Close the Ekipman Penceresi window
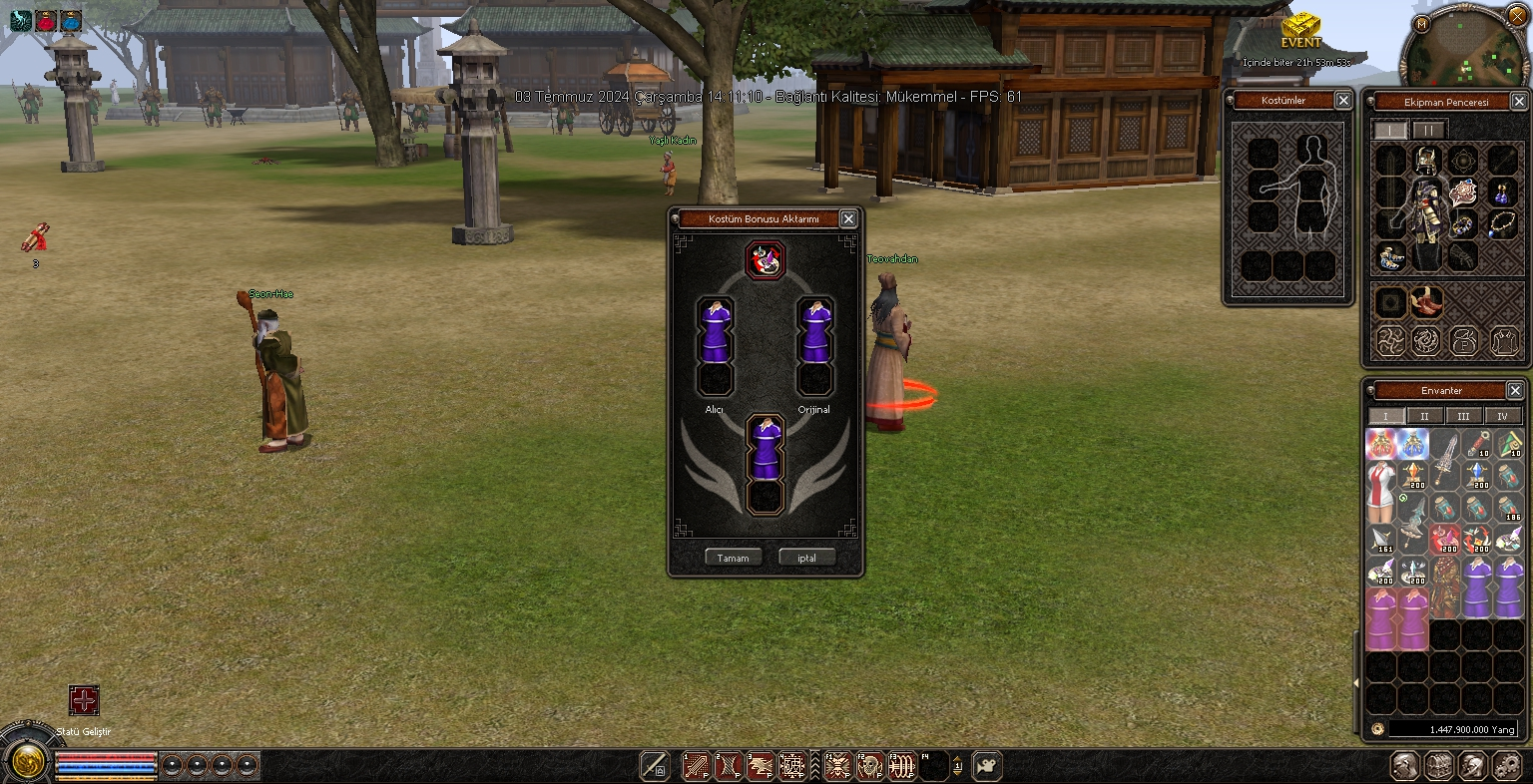The height and width of the screenshot is (784, 1533). tap(1518, 102)
